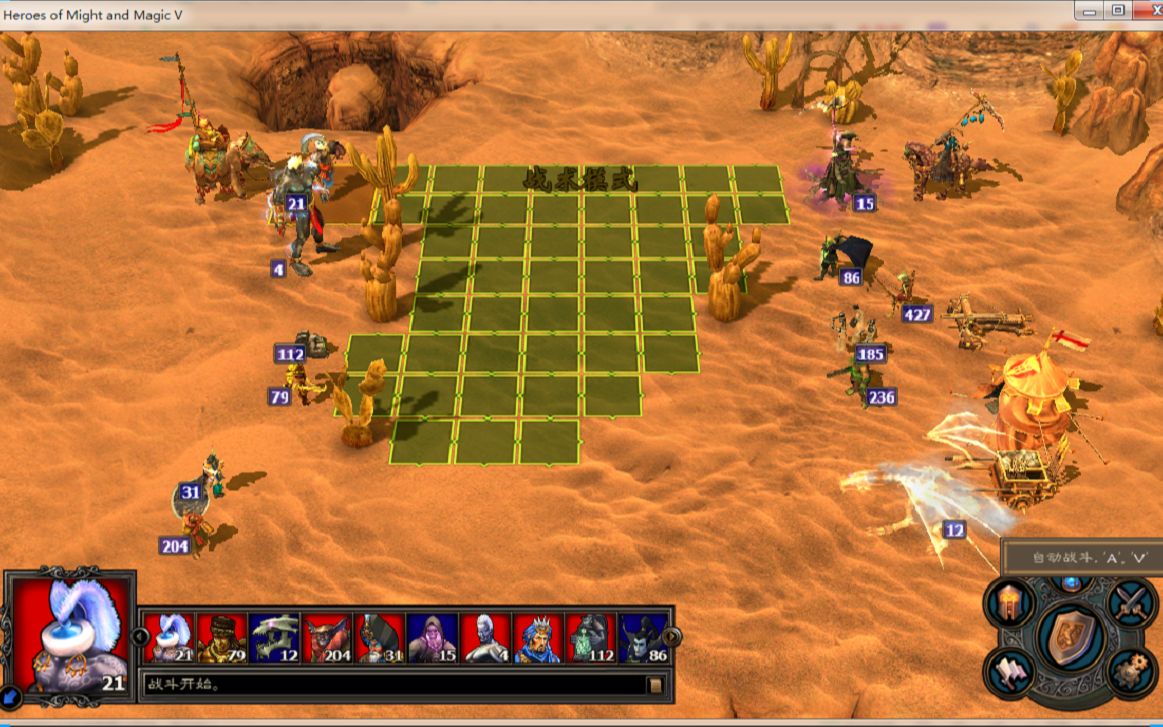Select the hooded lich portrait showing 15
Image resolution: width=1163 pixels, height=727 pixels.
click(432, 637)
